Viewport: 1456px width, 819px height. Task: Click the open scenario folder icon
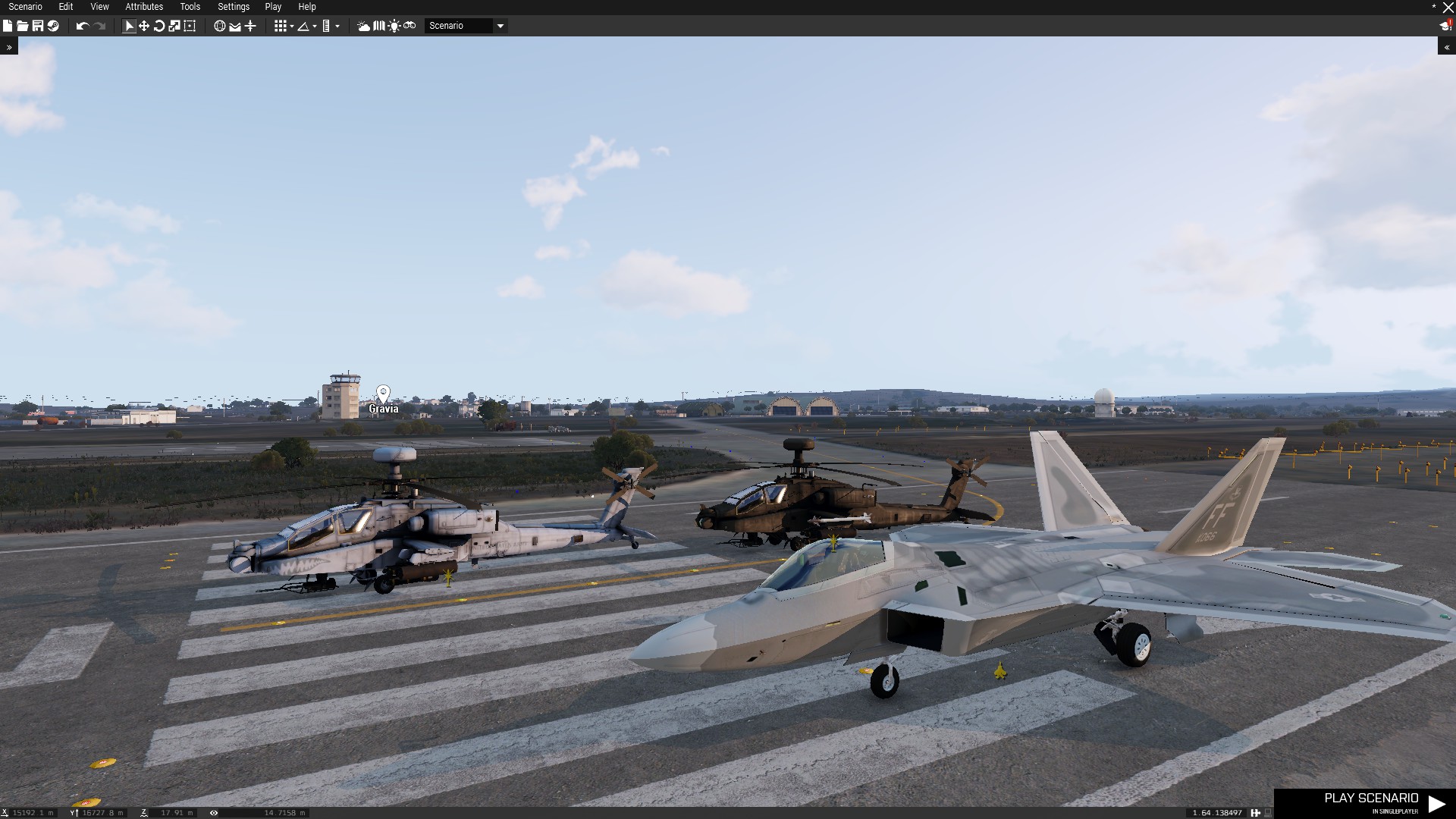22,26
